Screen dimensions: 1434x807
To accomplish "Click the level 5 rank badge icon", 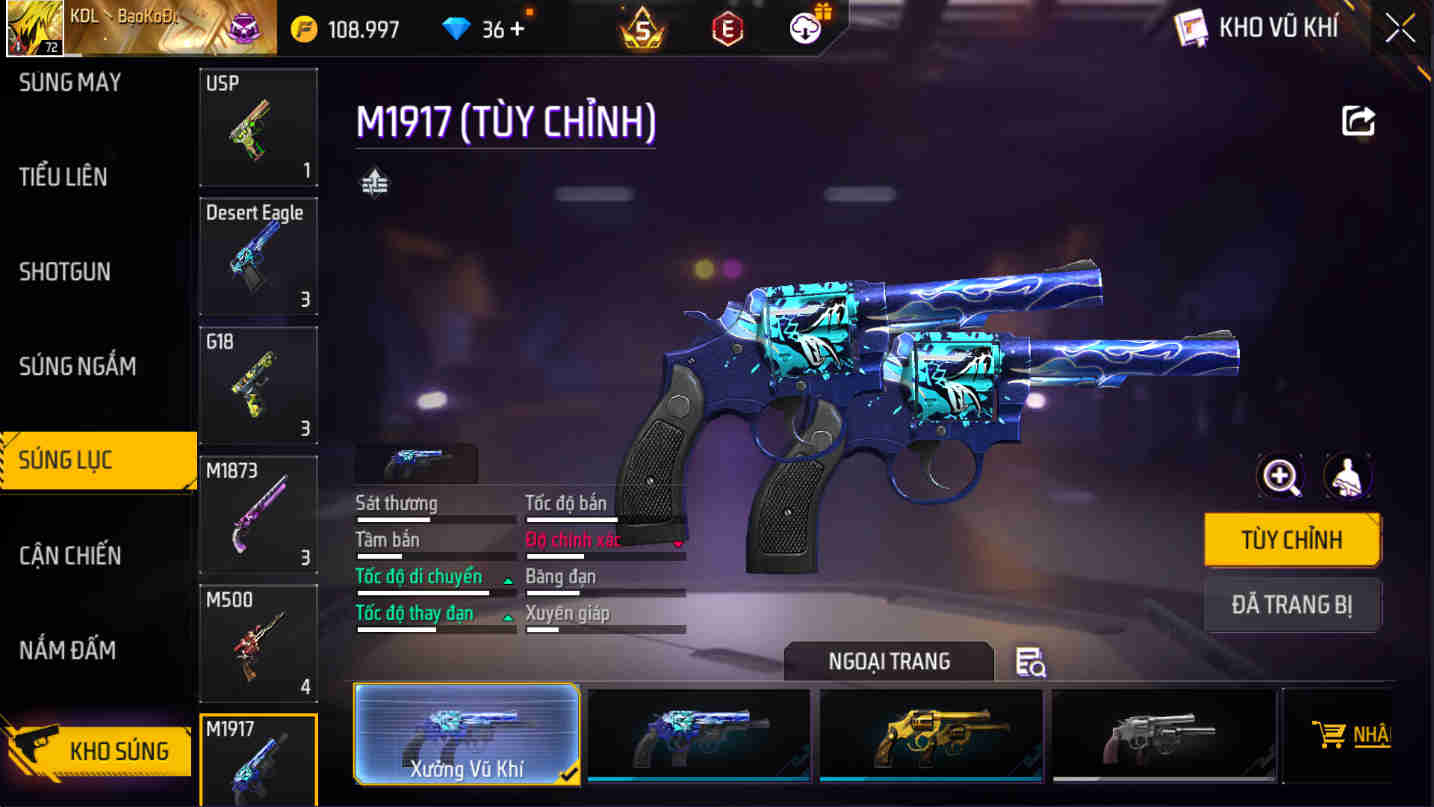I will pos(641,27).
